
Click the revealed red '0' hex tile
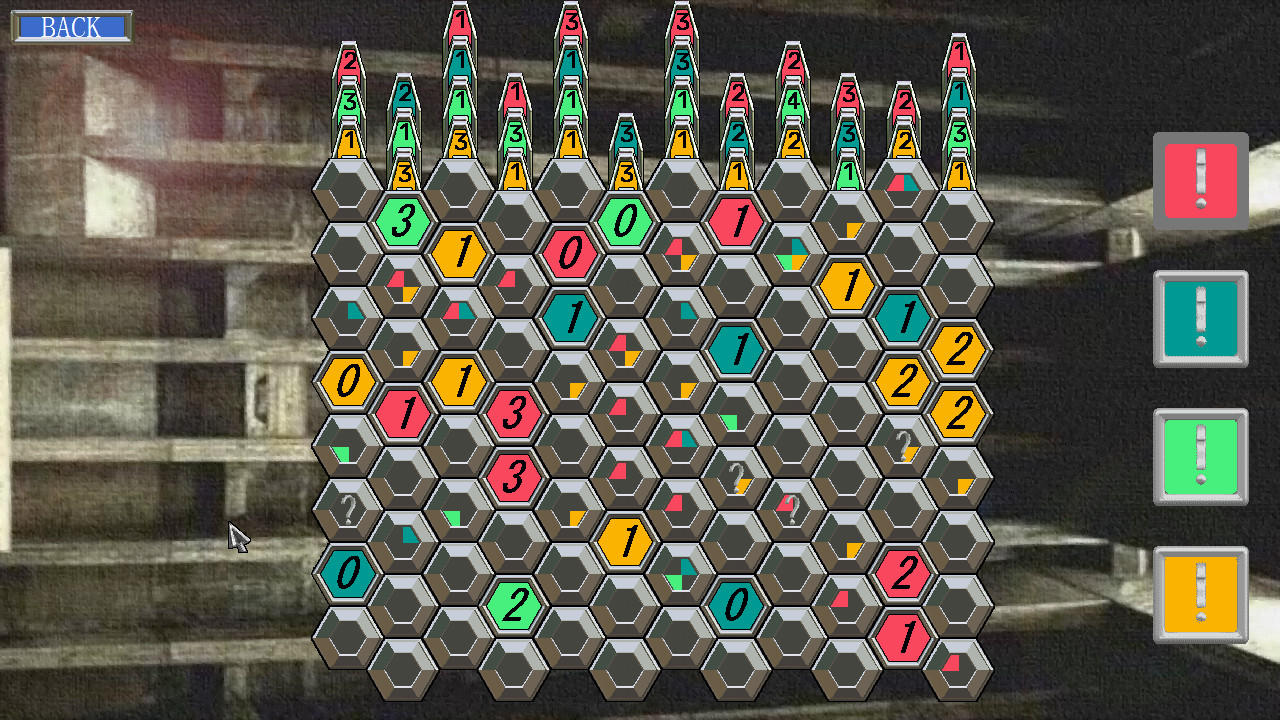[x=571, y=255]
